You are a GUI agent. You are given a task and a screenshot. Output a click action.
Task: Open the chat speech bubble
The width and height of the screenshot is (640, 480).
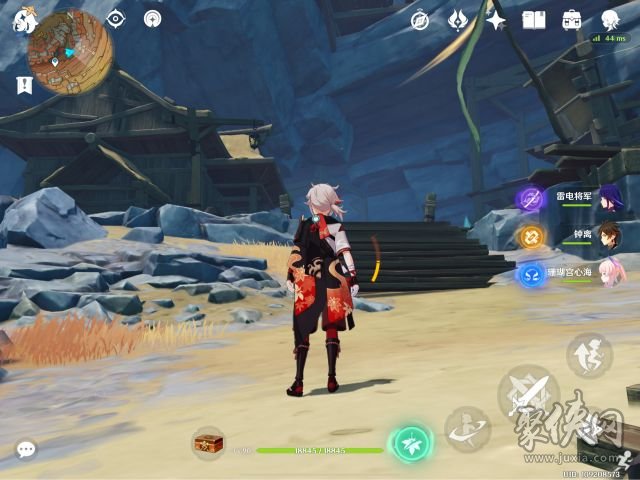click(x=25, y=450)
